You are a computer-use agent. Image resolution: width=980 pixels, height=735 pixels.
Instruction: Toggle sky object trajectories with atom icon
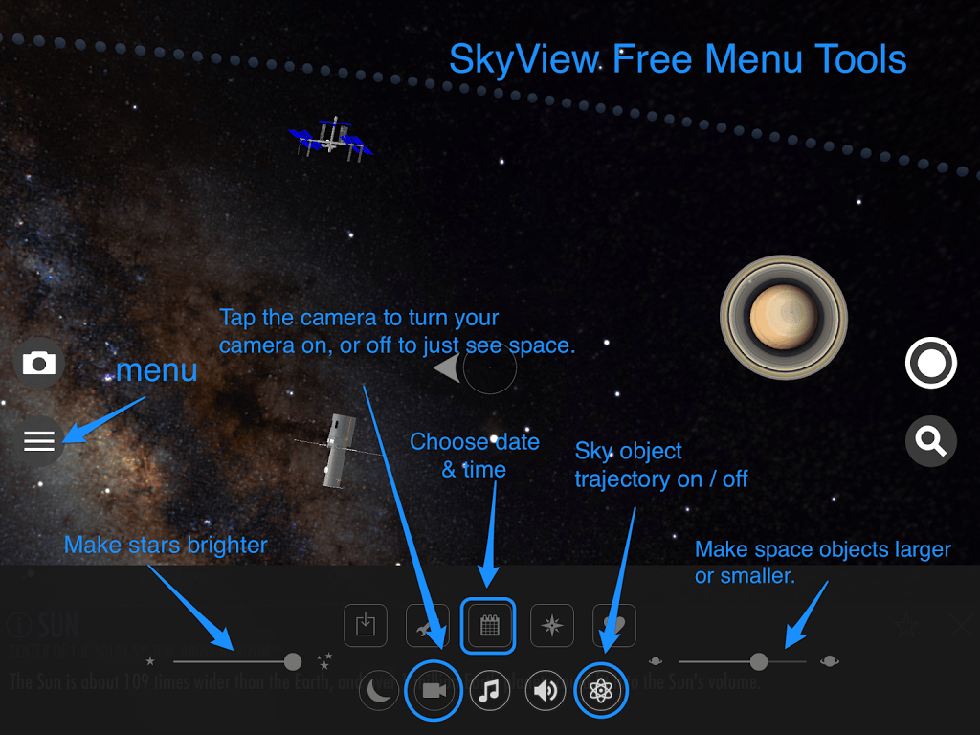pyautogui.click(x=601, y=690)
